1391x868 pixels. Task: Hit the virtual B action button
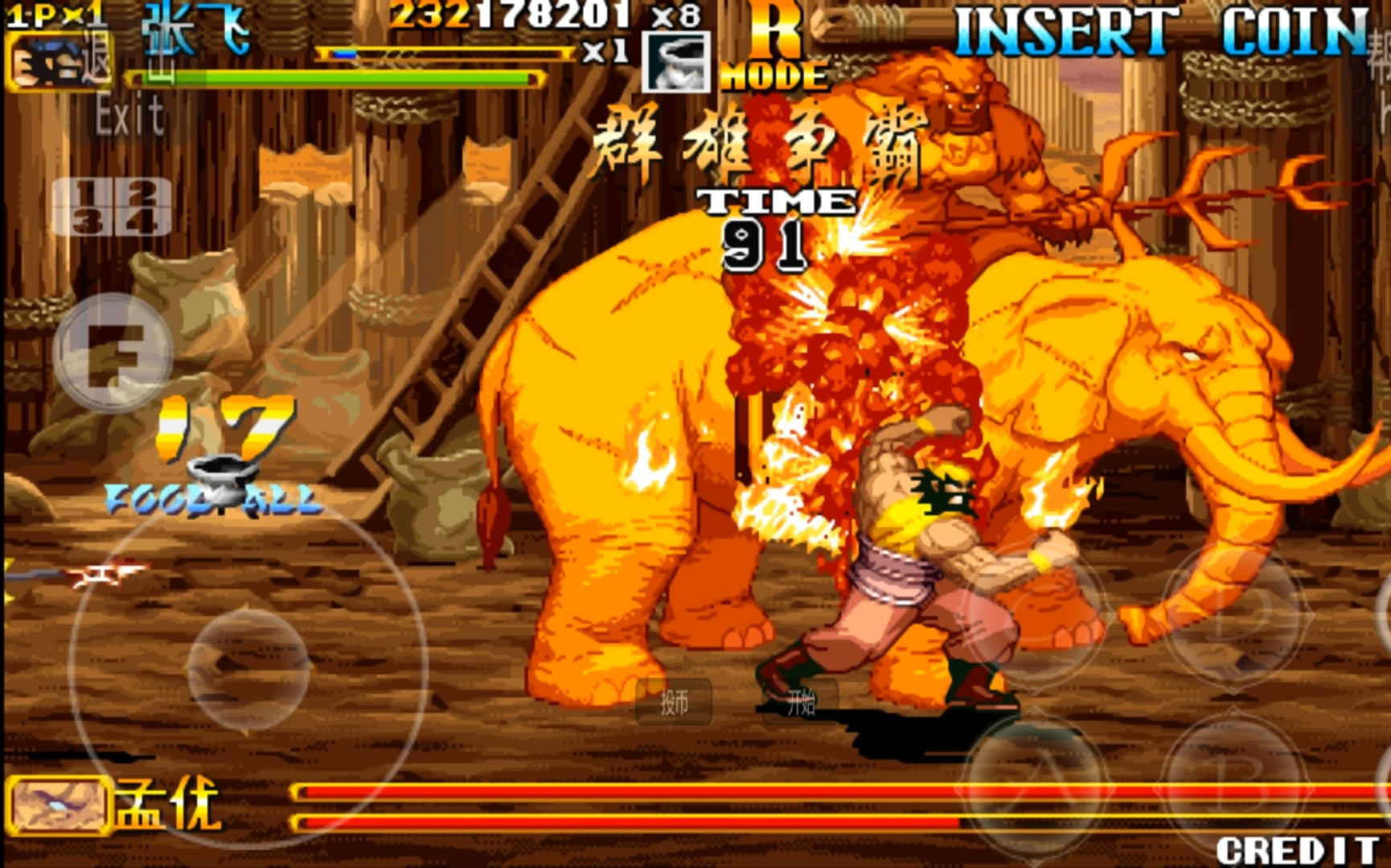click(1235, 784)
